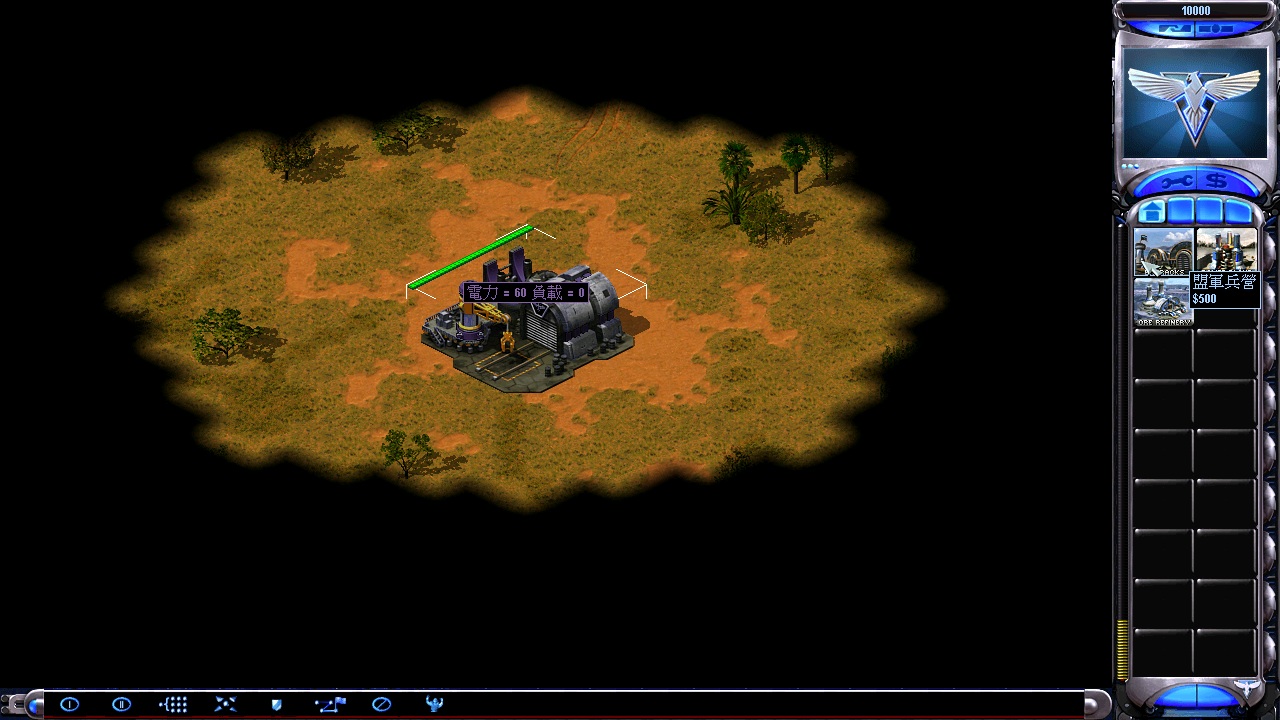This screenshot has width=1280, height=720.
Task: Open the right button above the radar
Action: pos(1215,28)
